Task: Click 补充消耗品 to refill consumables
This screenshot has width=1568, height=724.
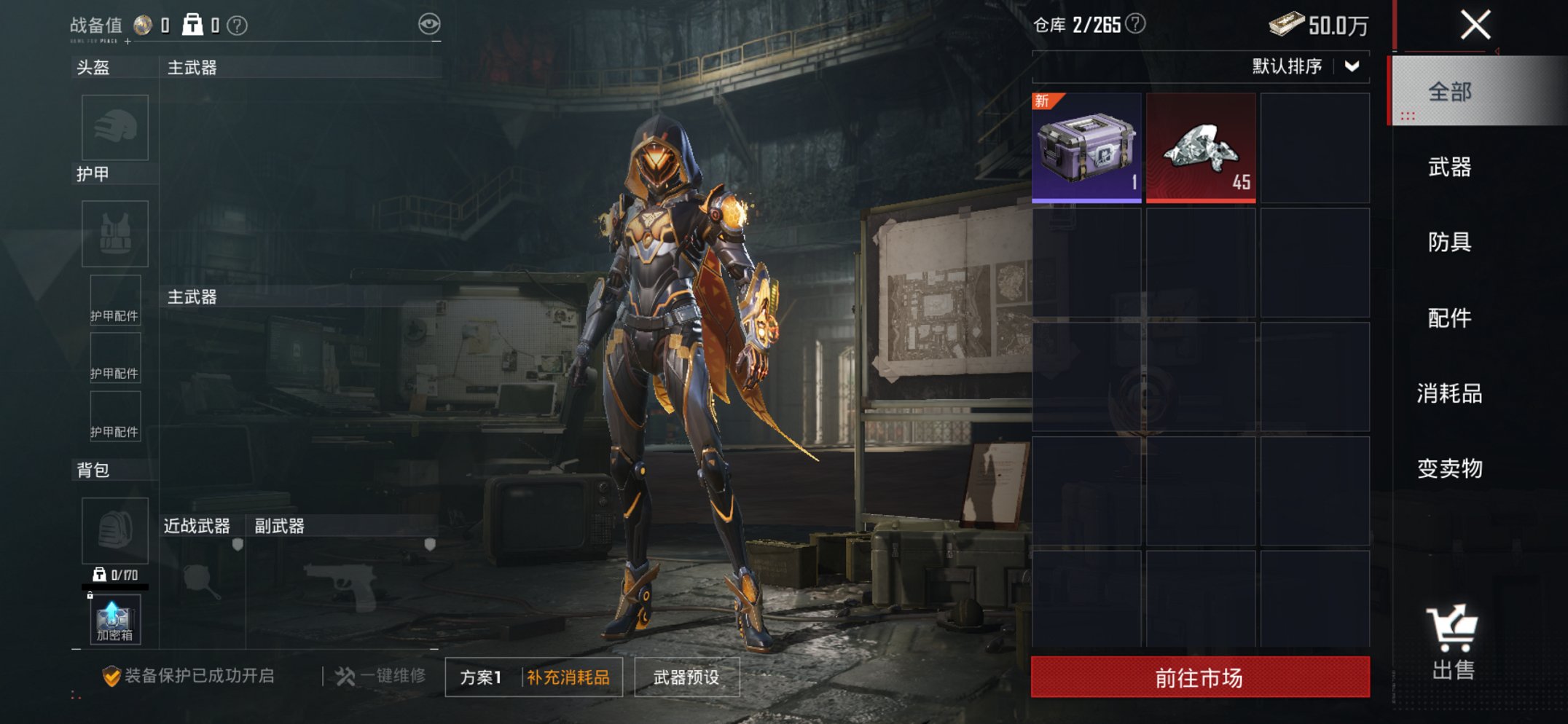Action: coord(568,677)
